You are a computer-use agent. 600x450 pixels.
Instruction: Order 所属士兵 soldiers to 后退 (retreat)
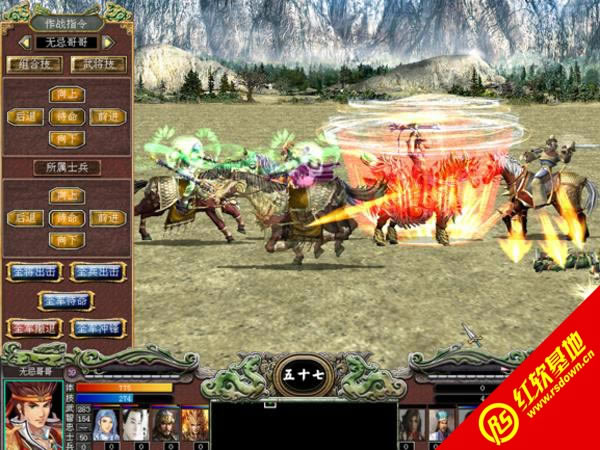[25, 218]
